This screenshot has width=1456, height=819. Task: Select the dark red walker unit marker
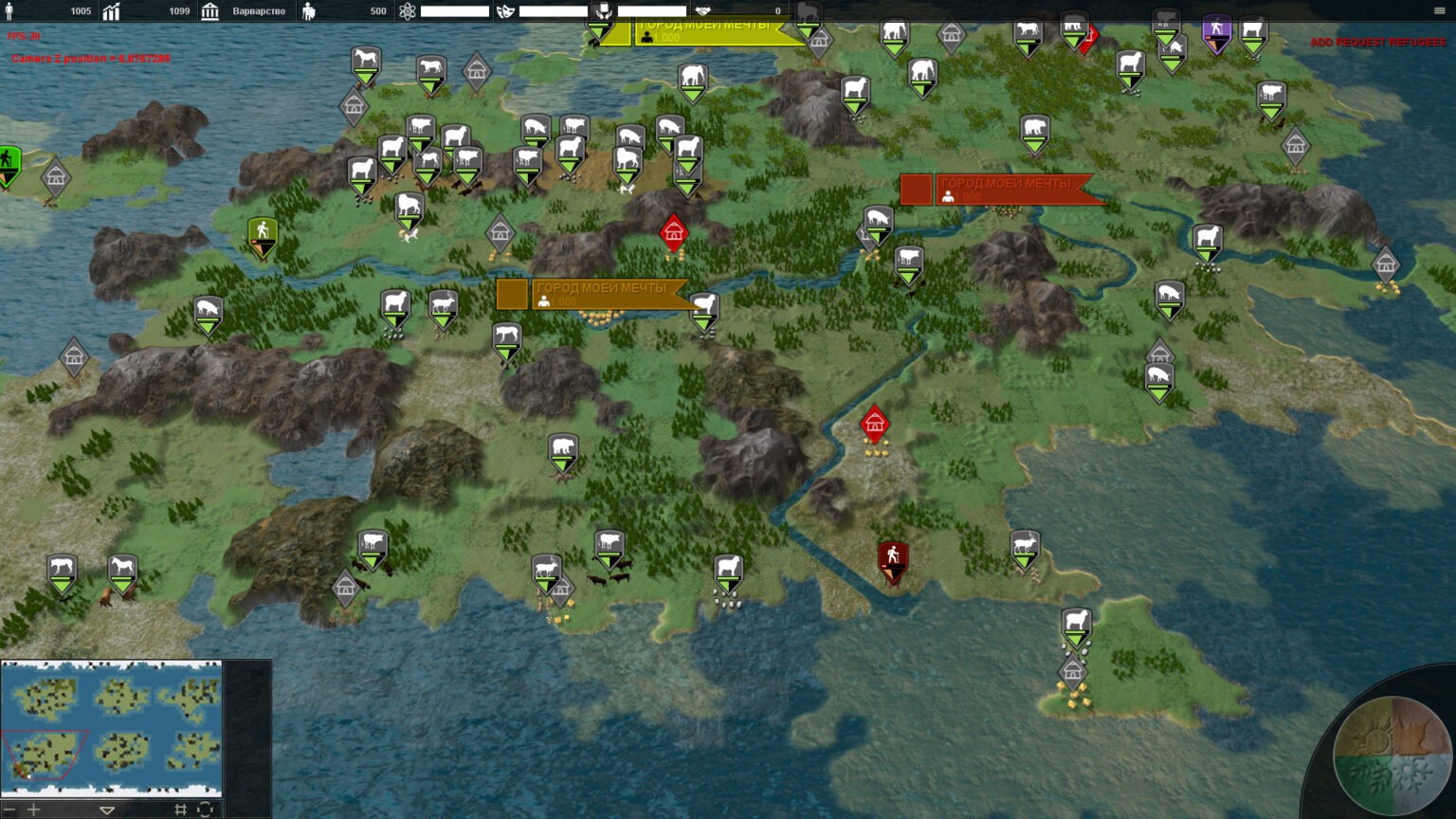pos(892,559)
